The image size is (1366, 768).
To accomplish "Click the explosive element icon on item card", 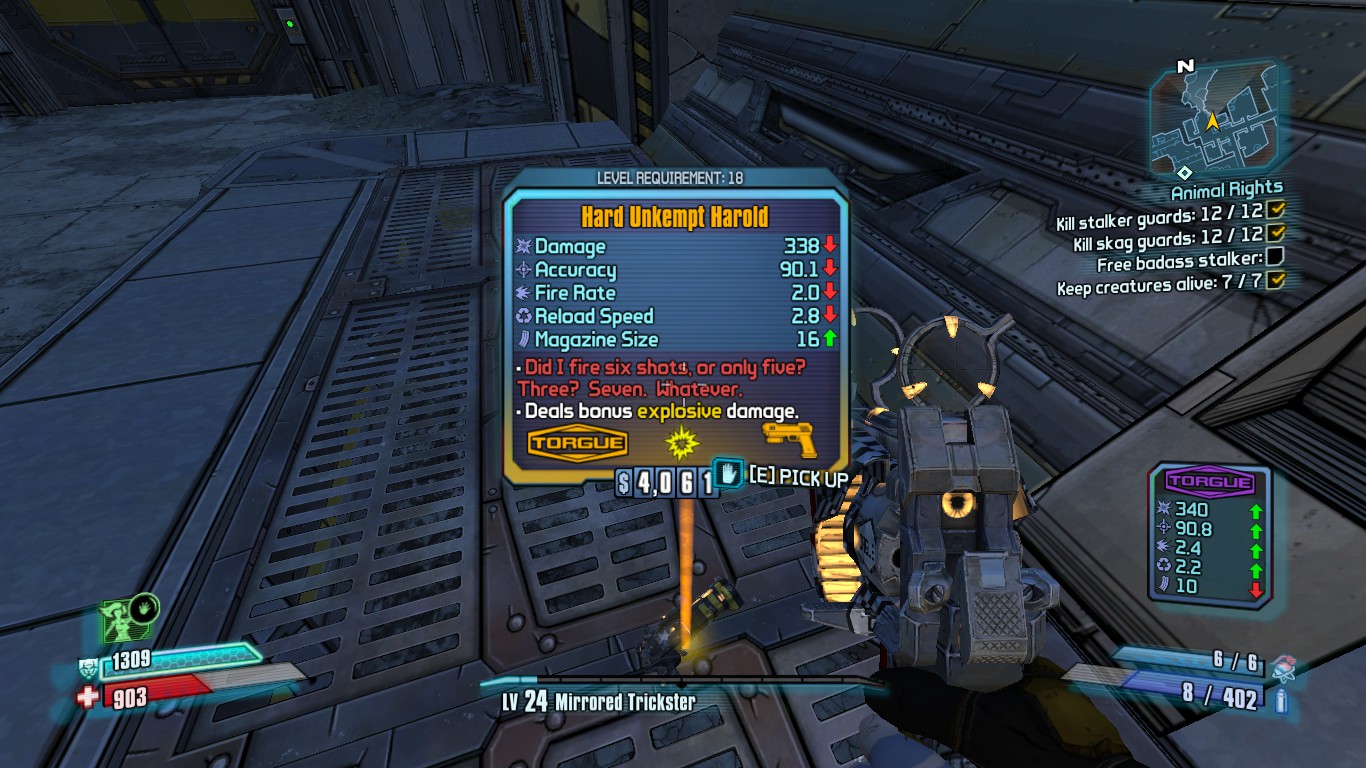I will [x=680, y=441].
